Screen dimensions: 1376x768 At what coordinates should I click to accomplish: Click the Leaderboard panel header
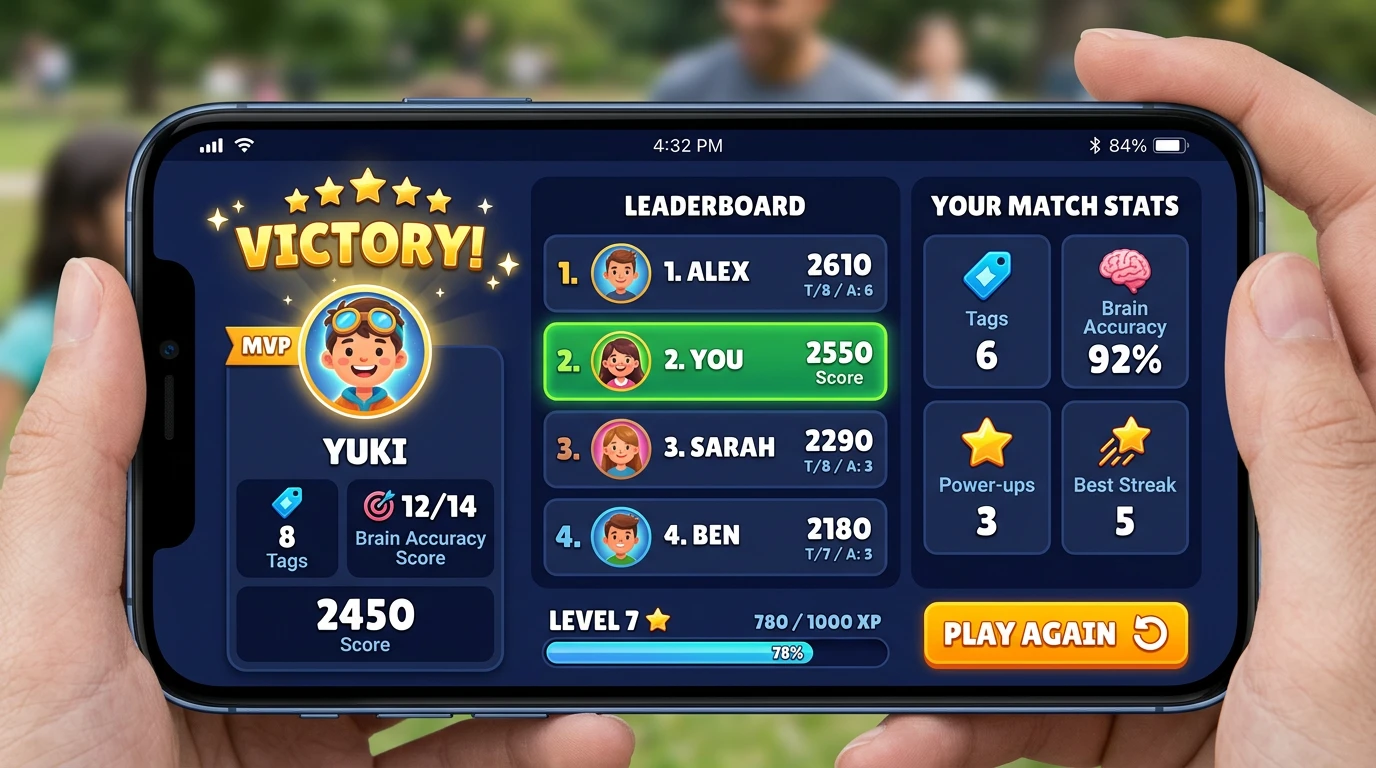(x=713, y=205)
